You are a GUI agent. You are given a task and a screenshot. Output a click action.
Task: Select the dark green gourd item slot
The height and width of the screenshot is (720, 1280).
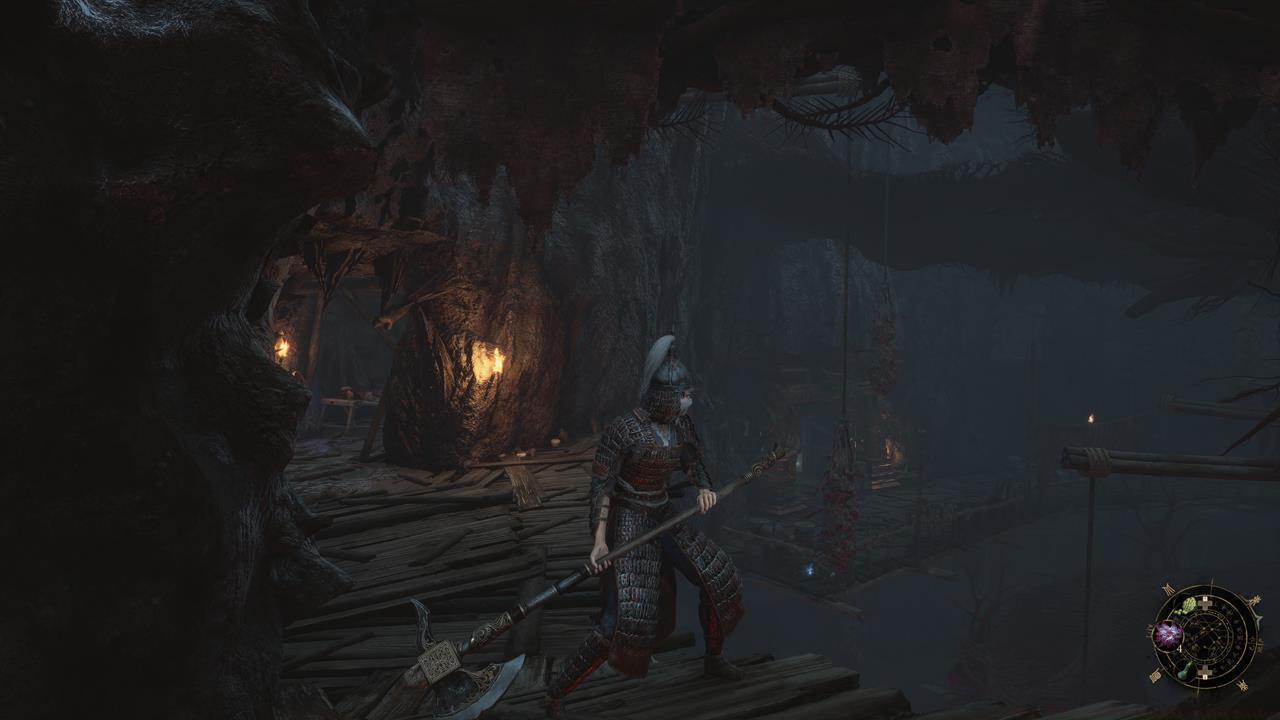click(1184, 671)
